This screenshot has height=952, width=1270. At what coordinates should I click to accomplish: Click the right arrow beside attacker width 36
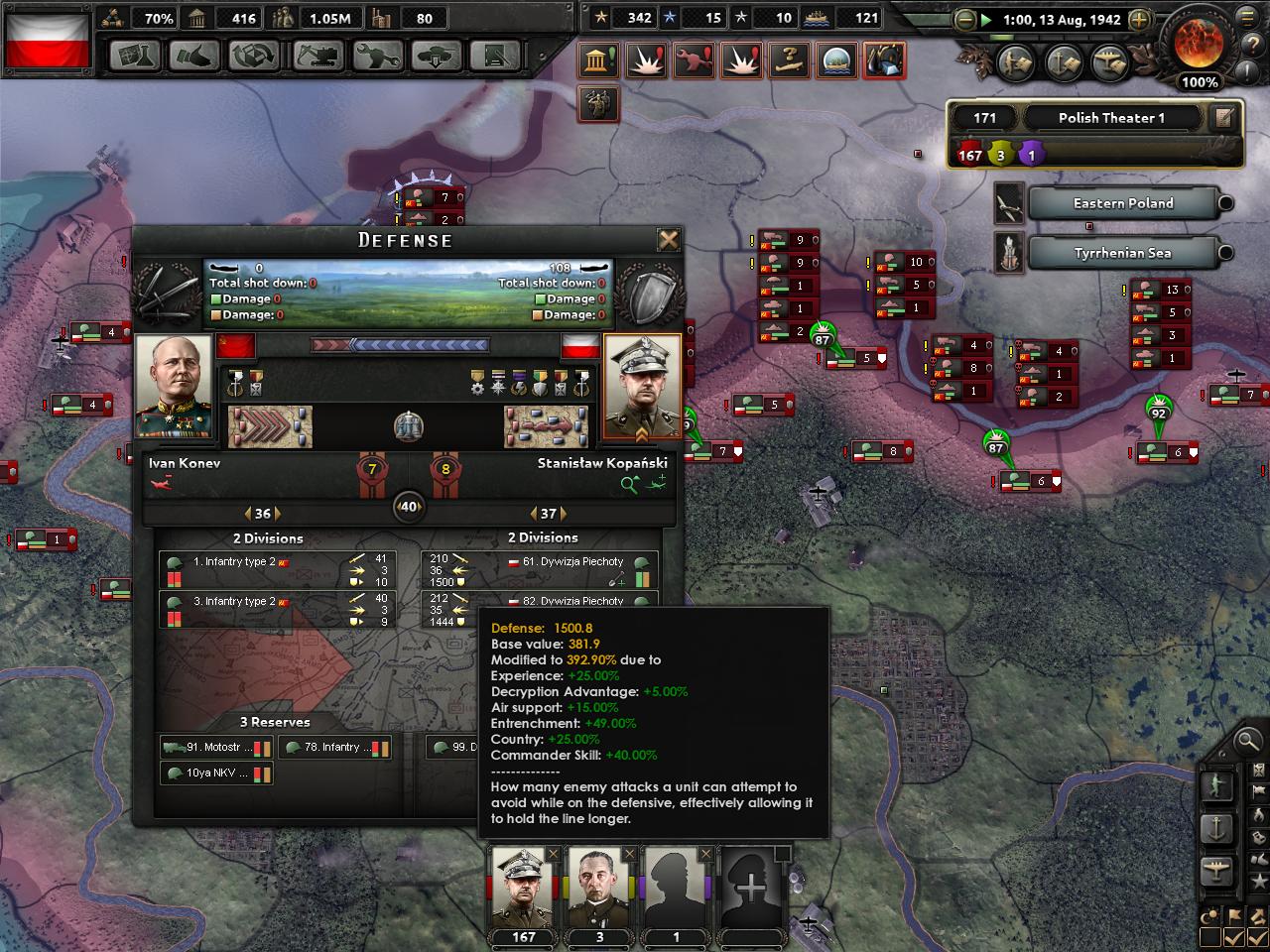280,514
